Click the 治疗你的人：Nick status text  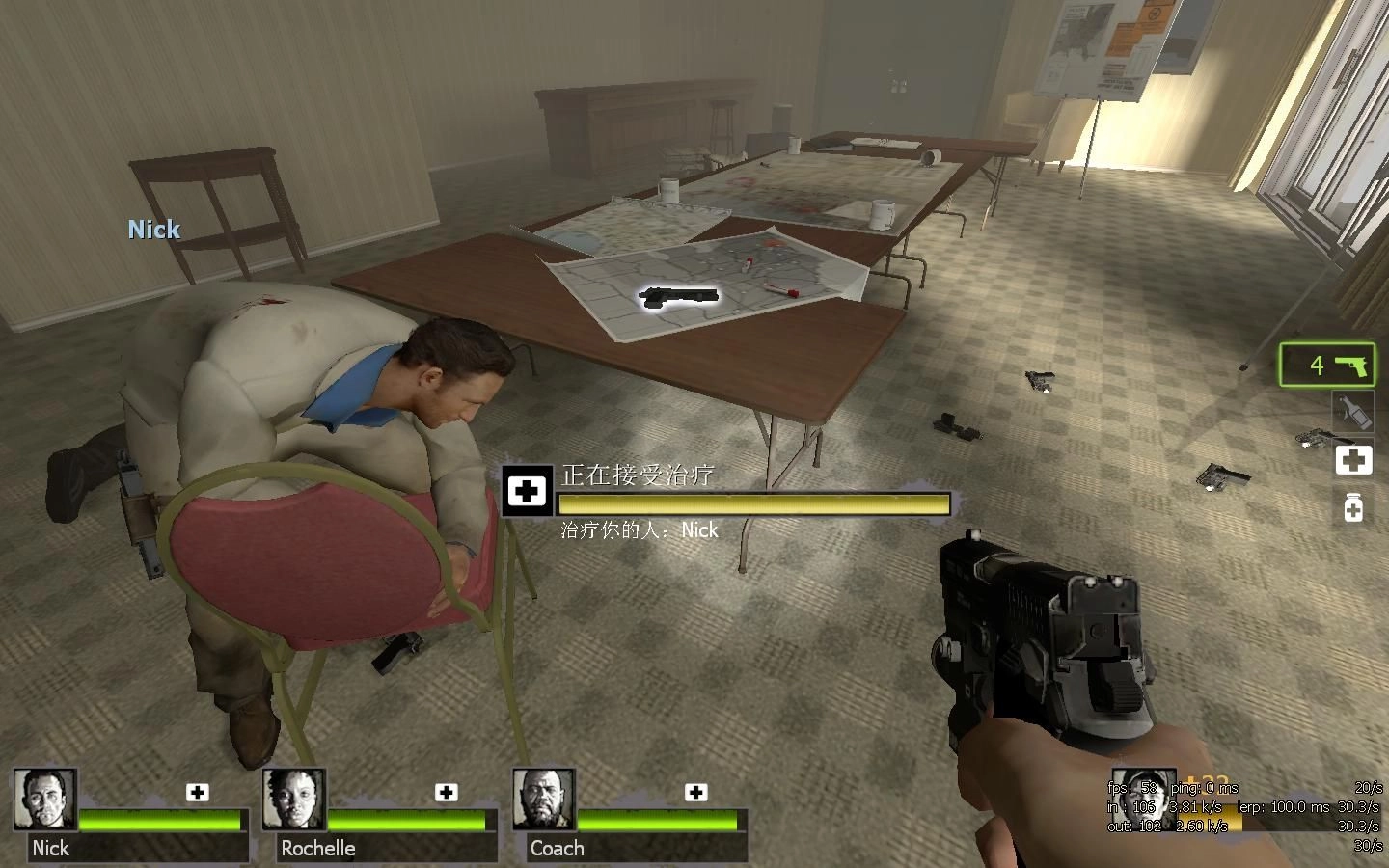click(x=639, y=530)
